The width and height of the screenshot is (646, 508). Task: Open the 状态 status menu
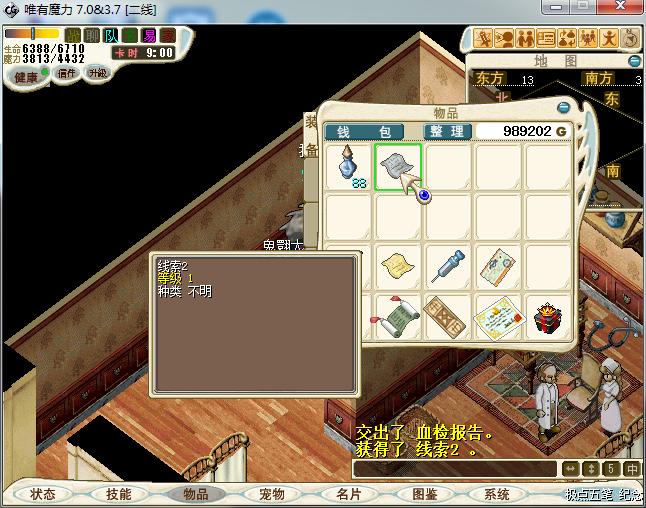pyautogui.click(x=43, y=494)
